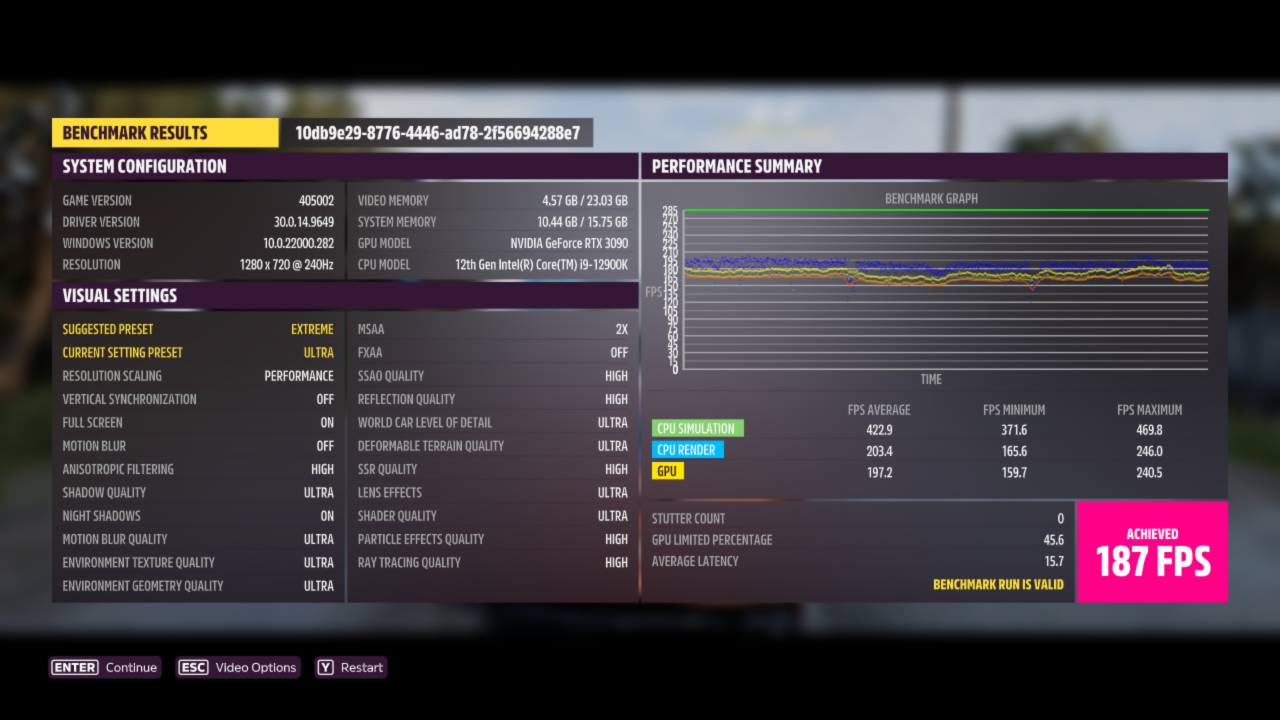Click the GPU legend chip
This screenshot has height=720, width=1280.
click(x=667, y=471)
